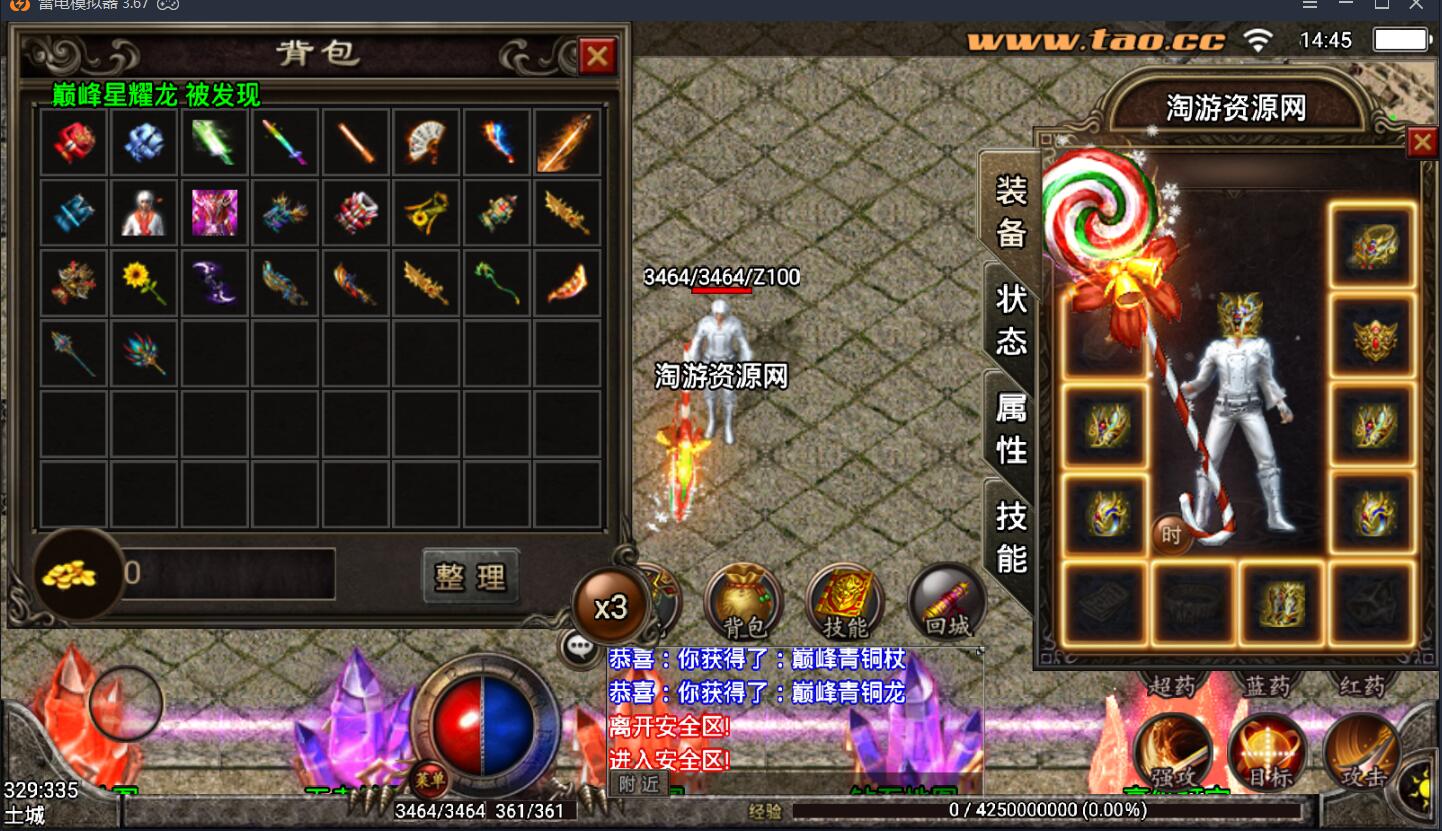Click the 整理 sort button

471,576
